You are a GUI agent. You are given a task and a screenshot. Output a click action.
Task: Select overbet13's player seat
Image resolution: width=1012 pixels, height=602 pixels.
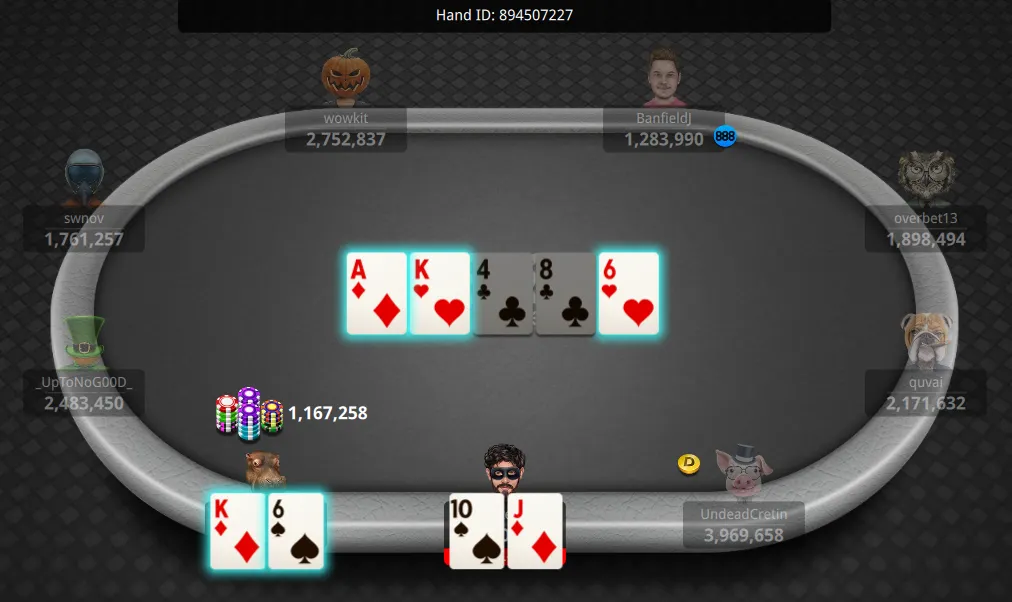pyautogui.click(x=925, y=229)
